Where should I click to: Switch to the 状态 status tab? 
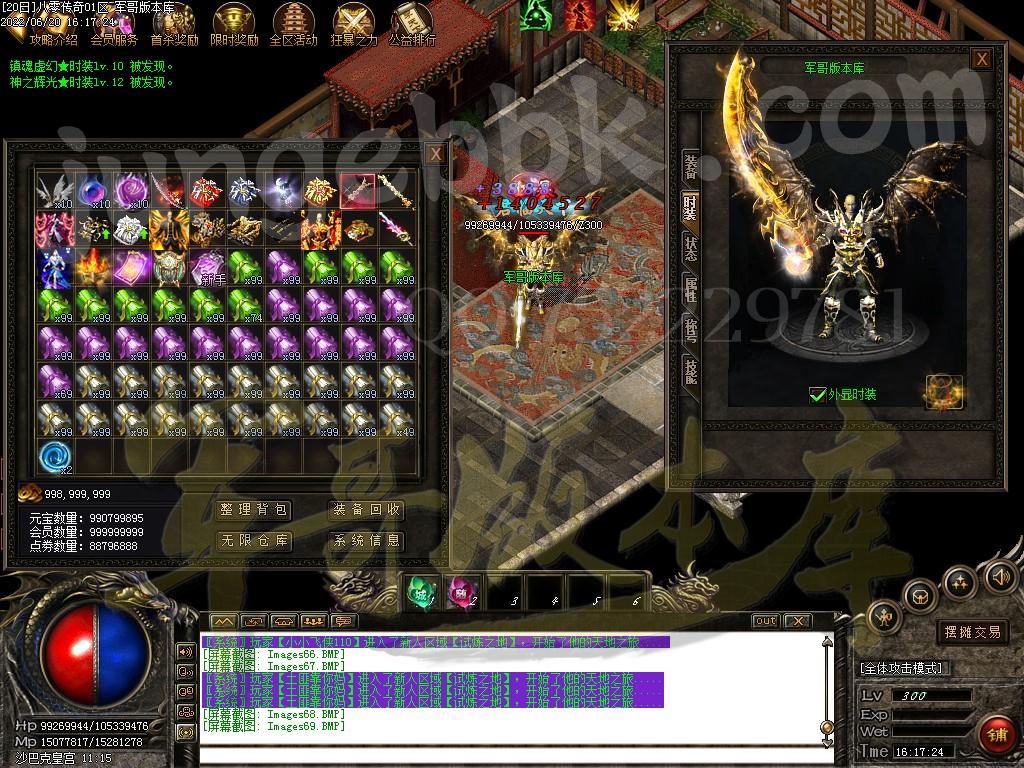690,247
